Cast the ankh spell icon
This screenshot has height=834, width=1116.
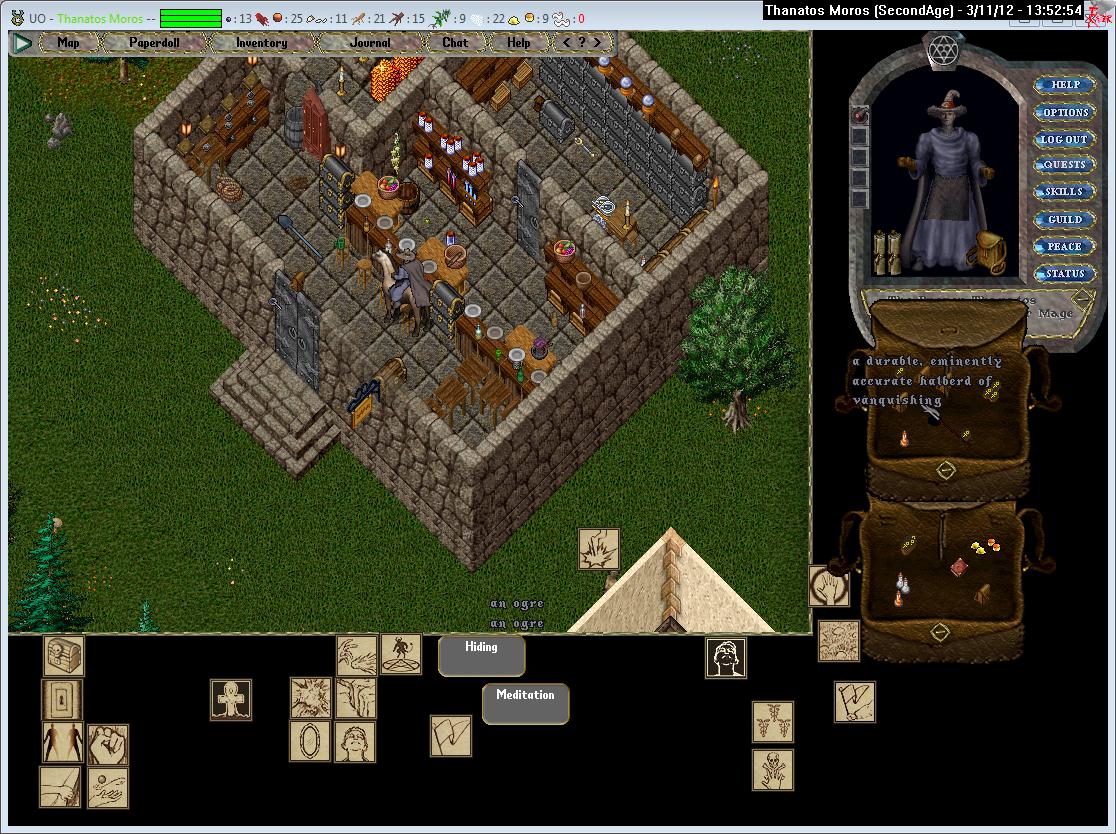231,699
